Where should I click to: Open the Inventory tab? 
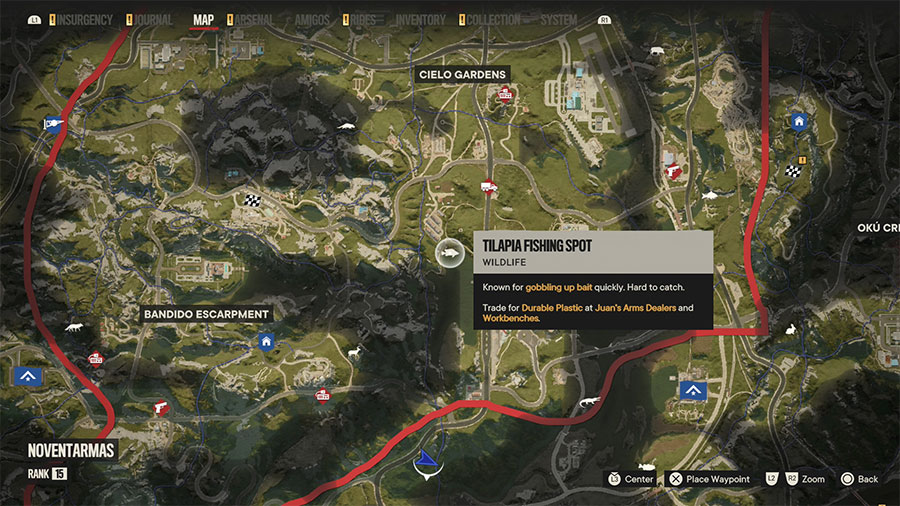pyautogui.click(x=420, y=19)
